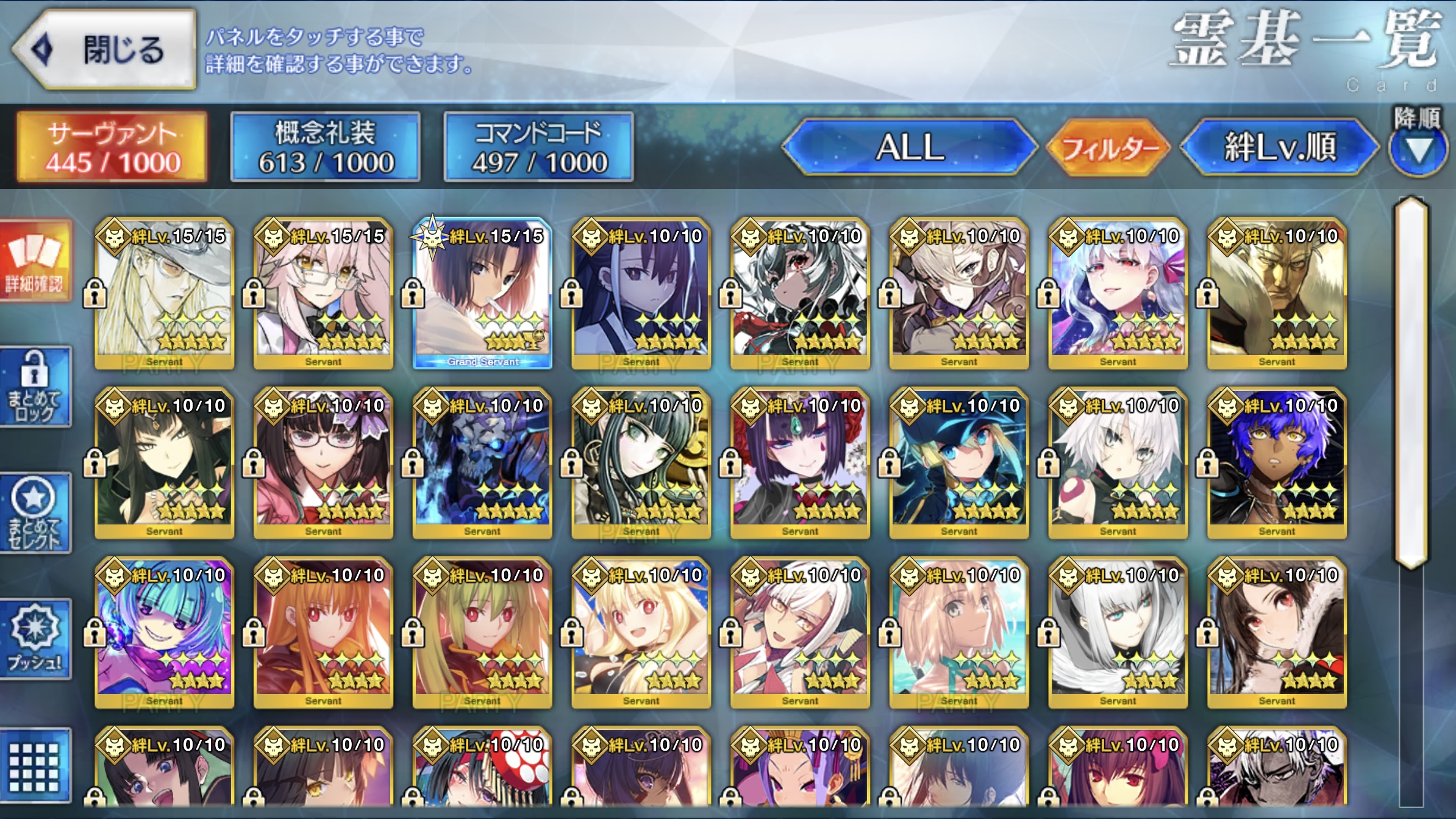The image size is (1456, 819).
Task: Select the dark-skinned blue-haired servant card
Action: (1277, 463)
